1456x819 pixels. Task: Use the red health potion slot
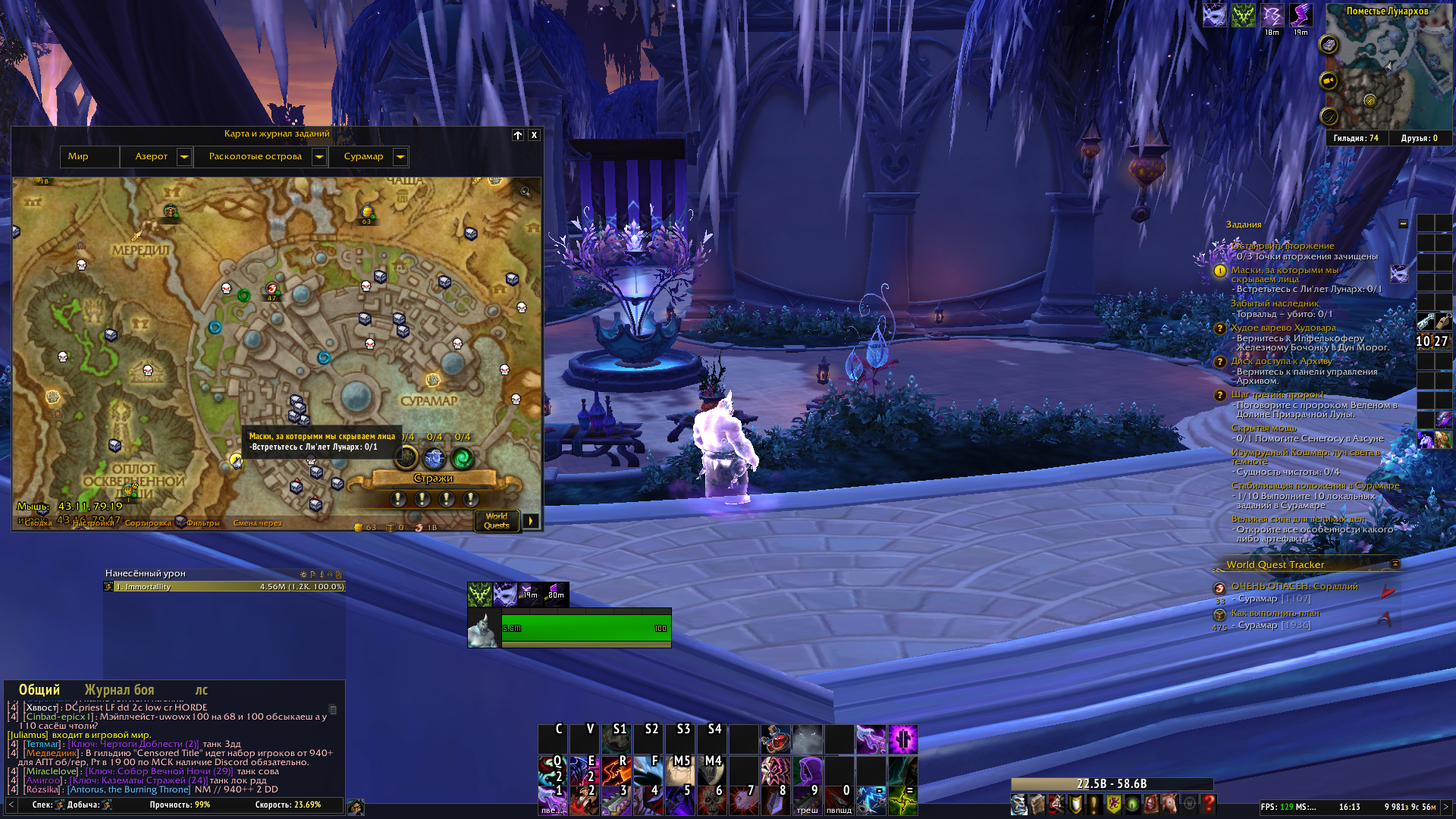(775, 739)
